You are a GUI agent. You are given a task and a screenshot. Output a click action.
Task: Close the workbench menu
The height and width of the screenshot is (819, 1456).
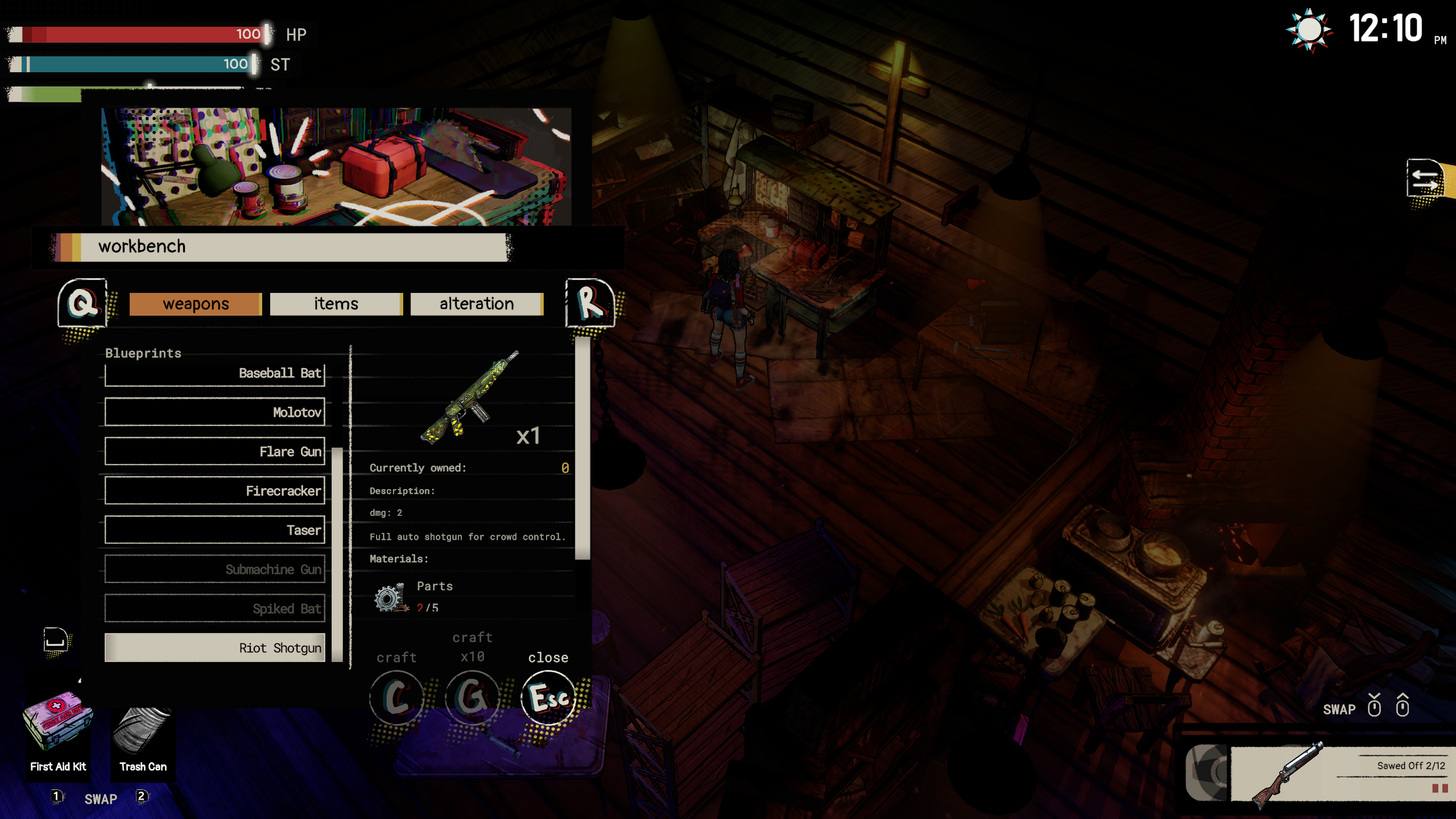click(548, 697)
